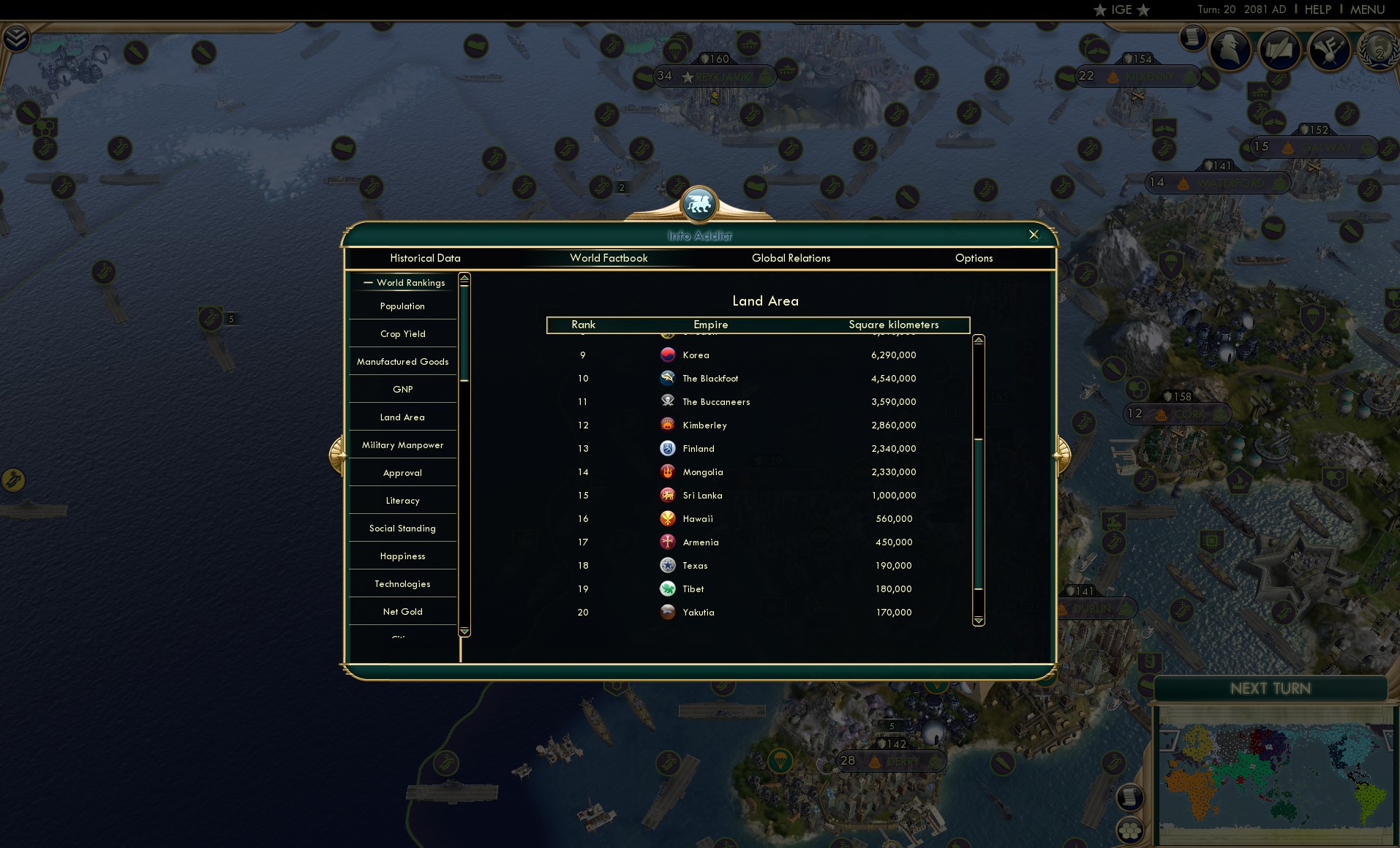This screenshot has width=1400, height=848.
Task: Select the Land Area ranking category
Action: click(x=402, y=417)
